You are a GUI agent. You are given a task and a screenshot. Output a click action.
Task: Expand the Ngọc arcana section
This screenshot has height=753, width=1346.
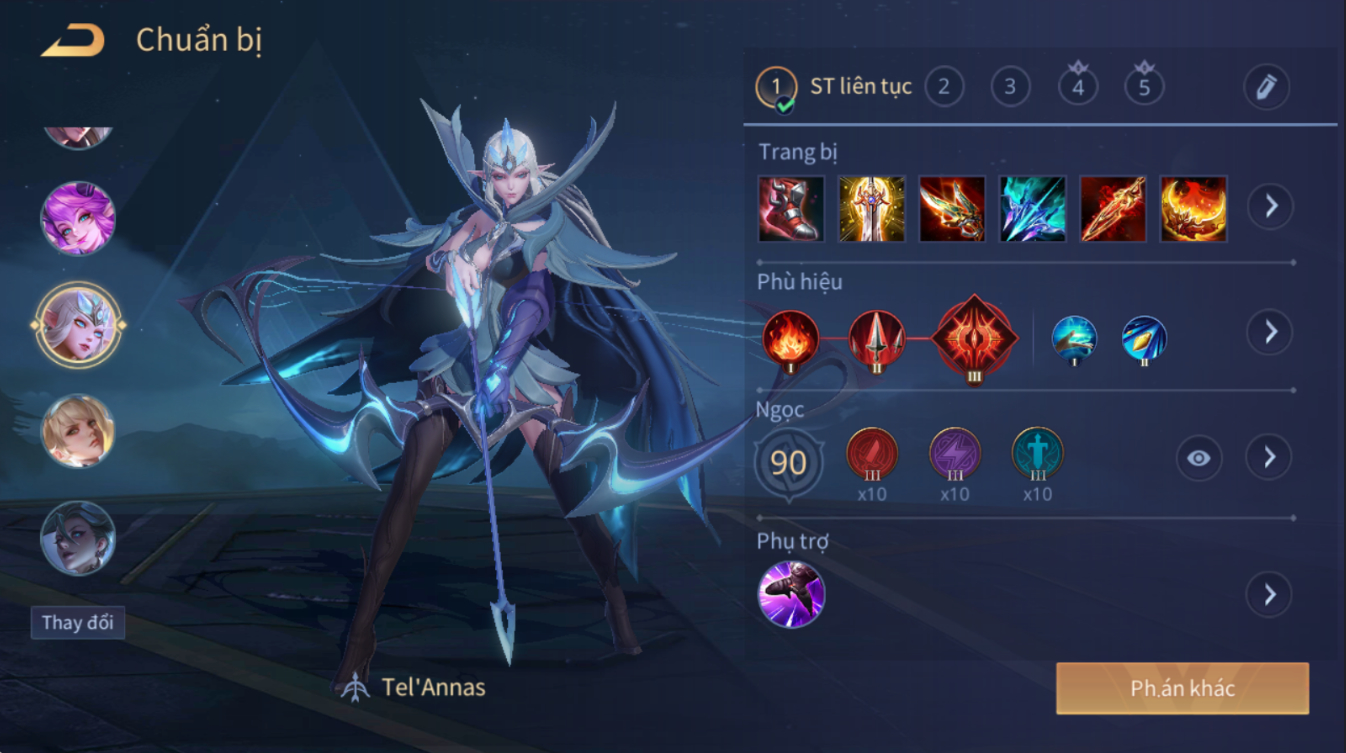coord(1269,458)
